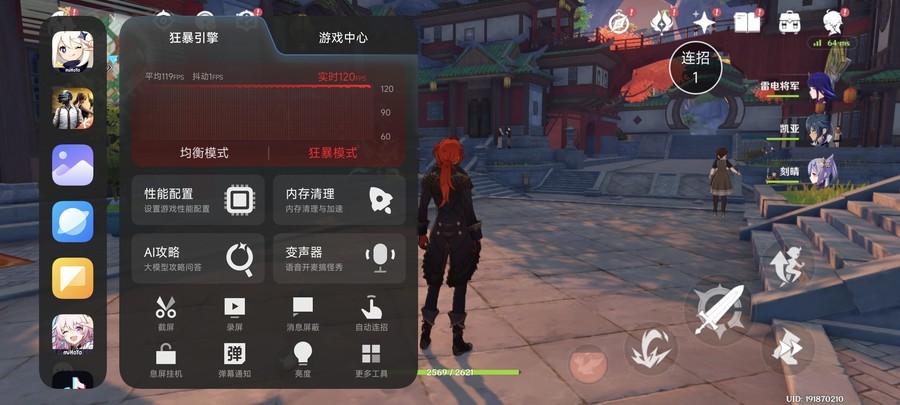
Task: Activate 狂暴模式 performance mode
Action: click(x=333, y=153)
